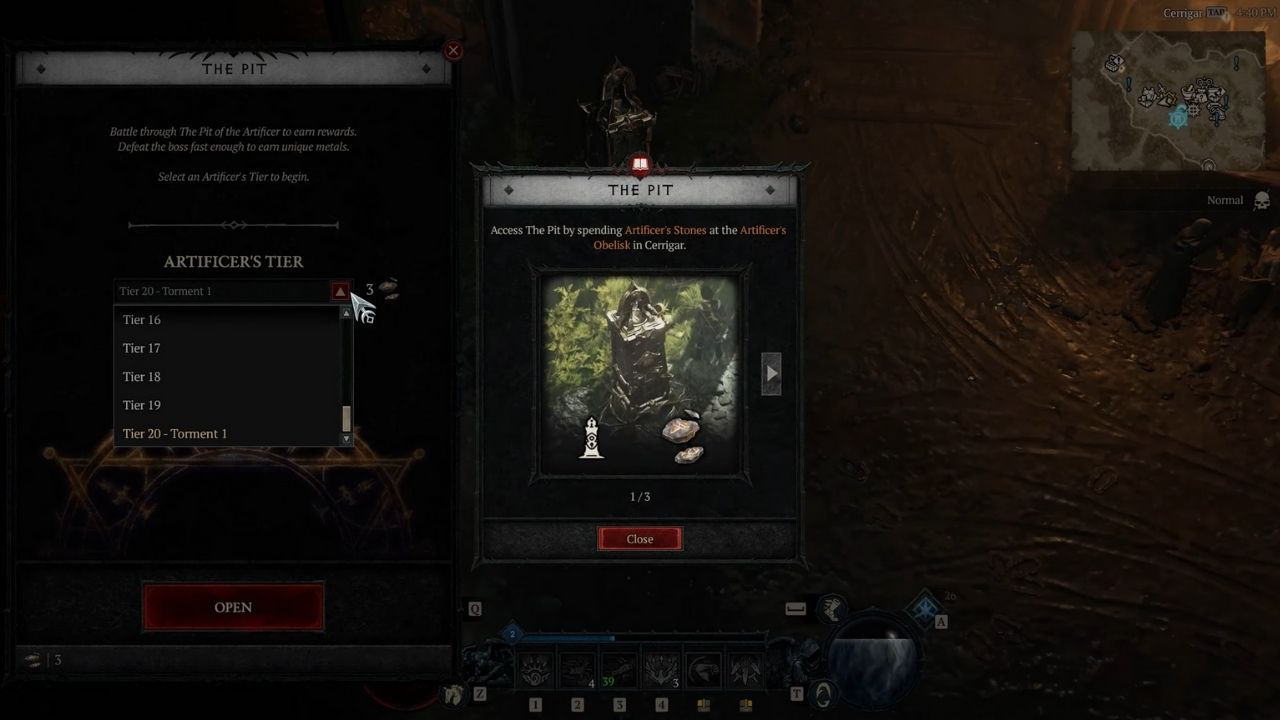This screenshot has height=720, width=1280.
Task: Close the Pit panel with the X
Action: (x=453, y=50)
